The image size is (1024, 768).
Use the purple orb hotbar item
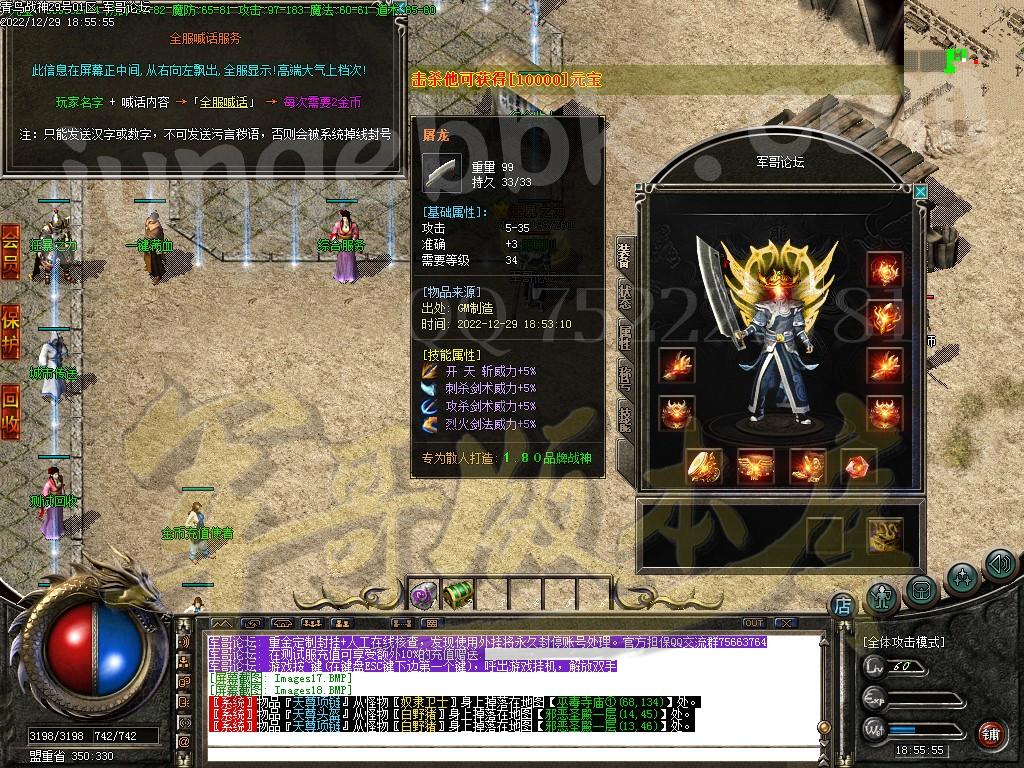421,595
